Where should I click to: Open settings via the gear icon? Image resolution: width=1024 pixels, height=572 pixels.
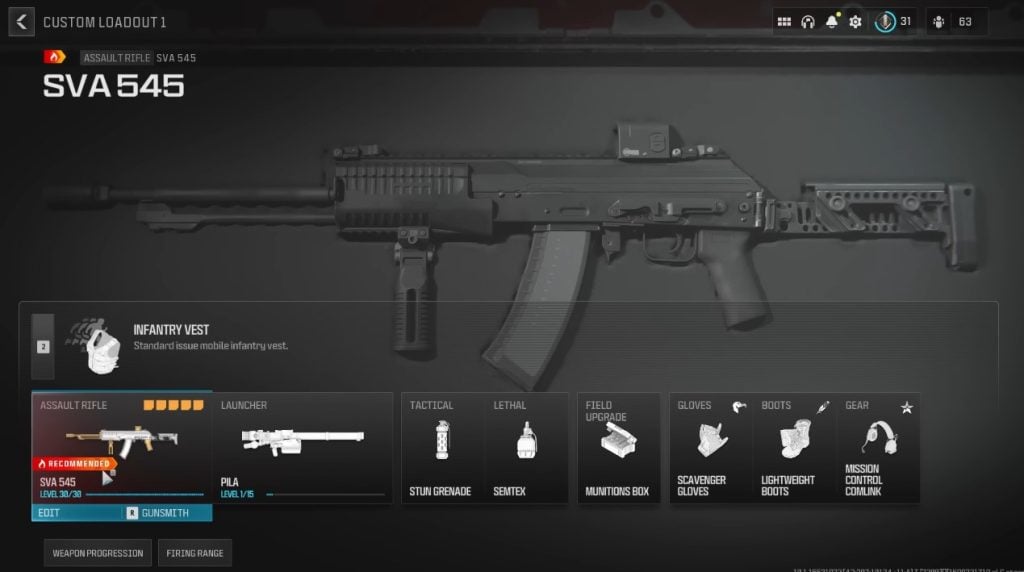pos(856,21)
